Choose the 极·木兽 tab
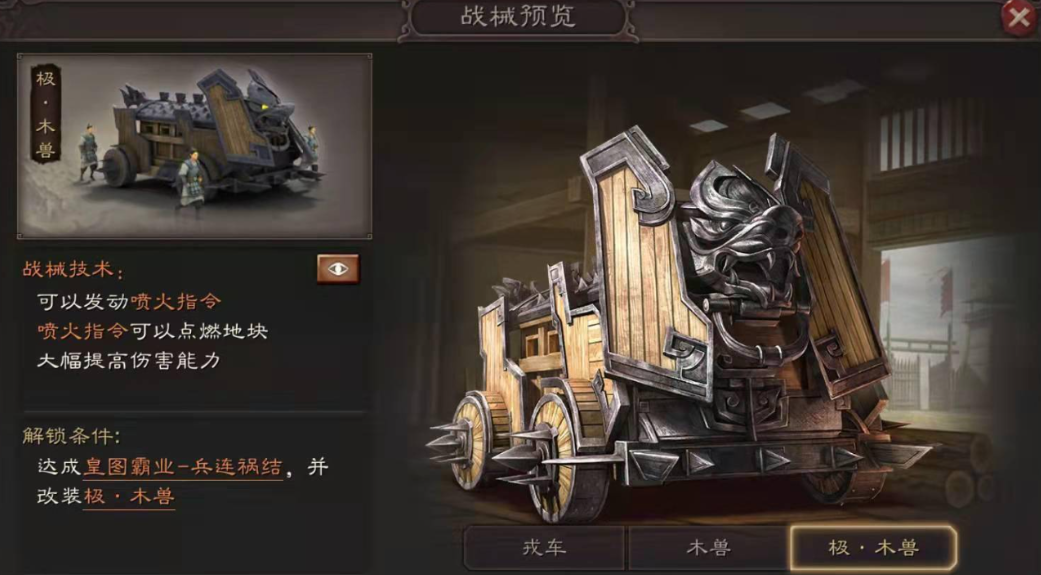The width and height of the screenshot is (1041, 575). [x=872, y=547]
